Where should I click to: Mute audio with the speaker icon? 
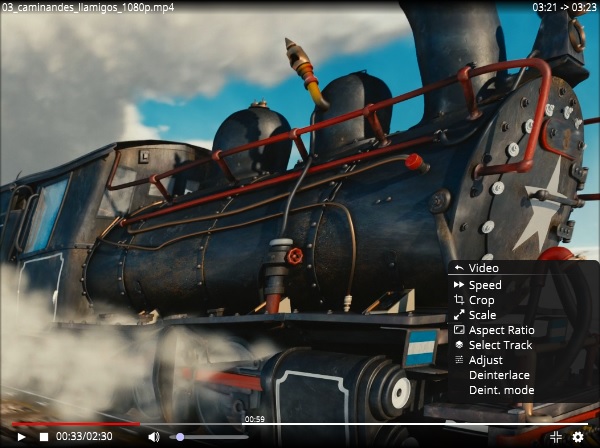154,437
